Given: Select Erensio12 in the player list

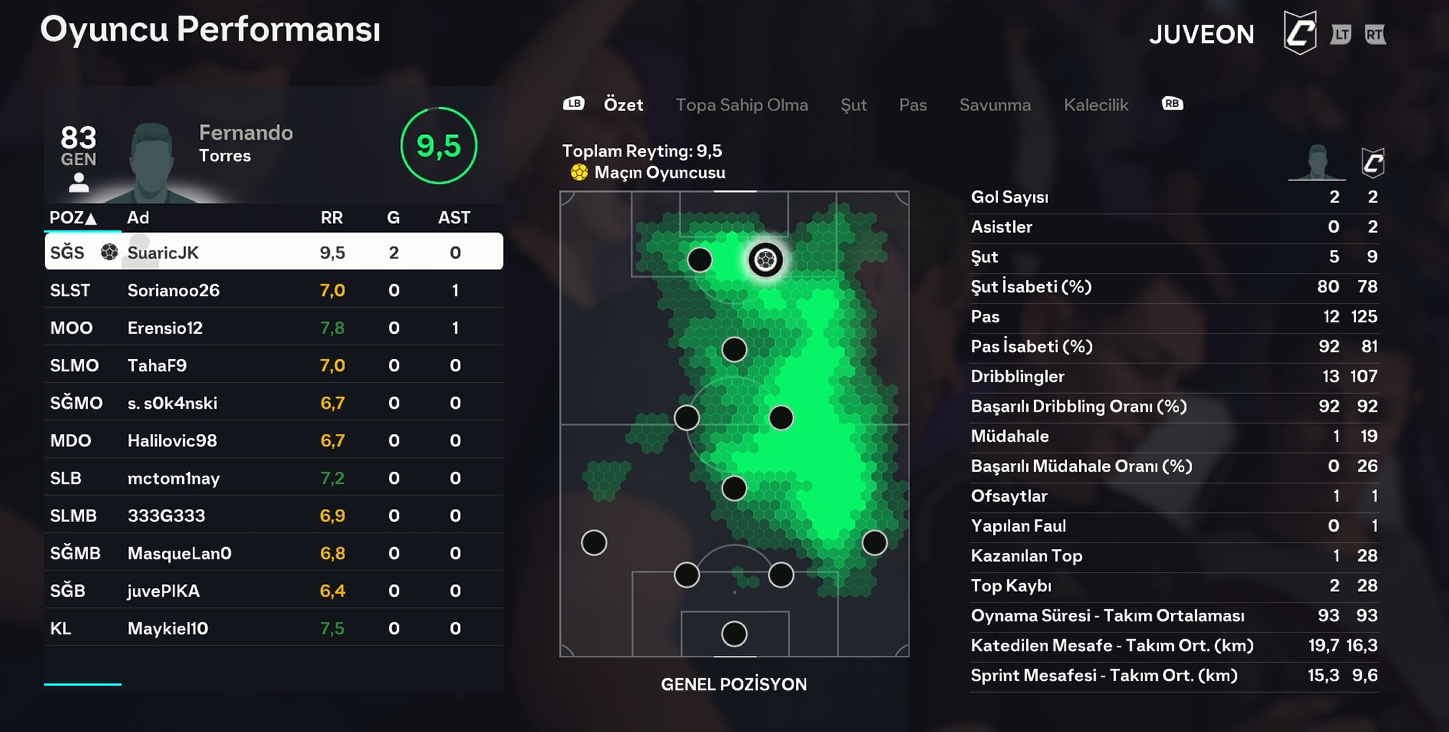Looking at the screenshot, I should tap(273, 328).
